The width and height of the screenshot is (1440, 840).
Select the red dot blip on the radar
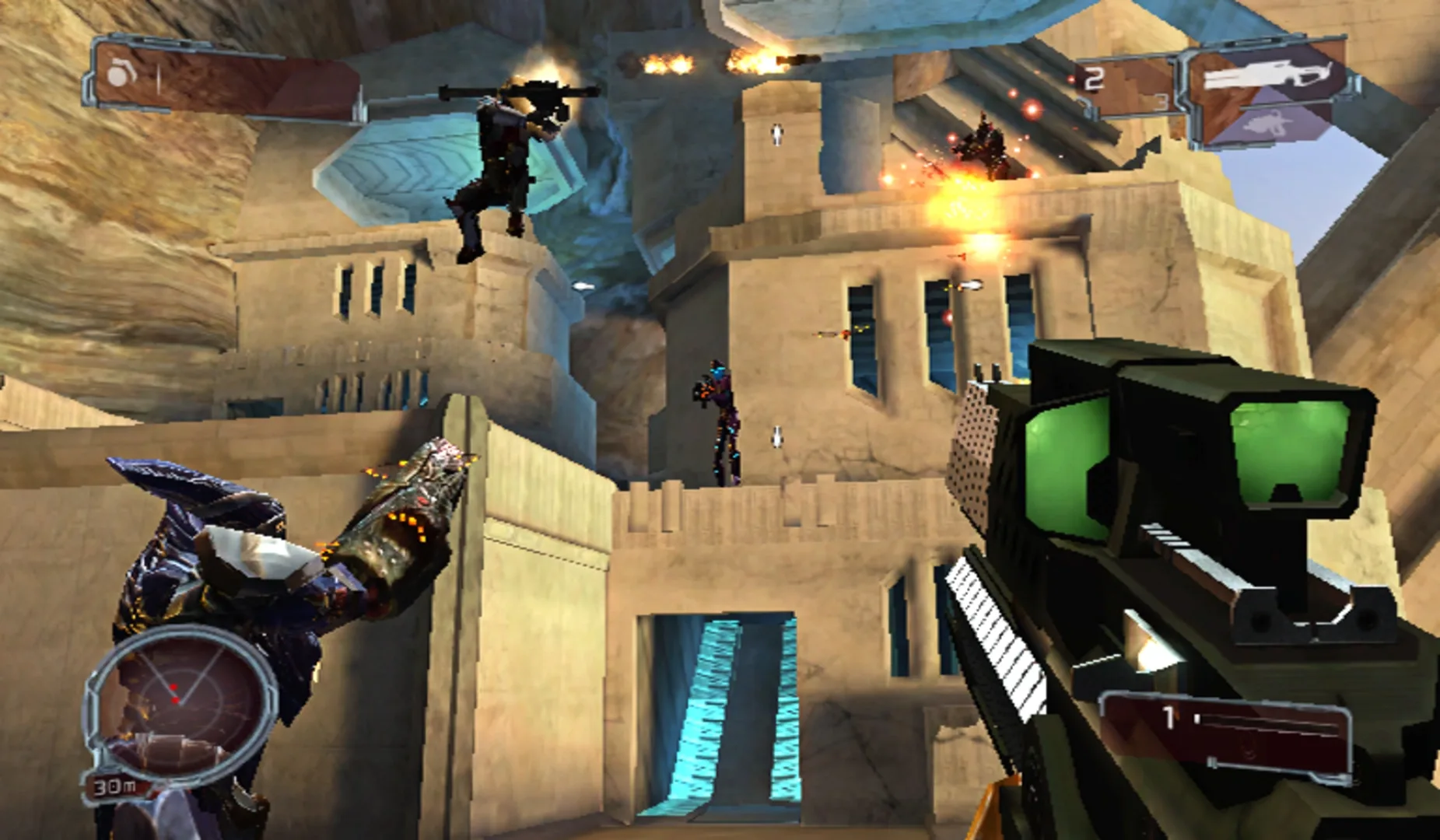173,688
